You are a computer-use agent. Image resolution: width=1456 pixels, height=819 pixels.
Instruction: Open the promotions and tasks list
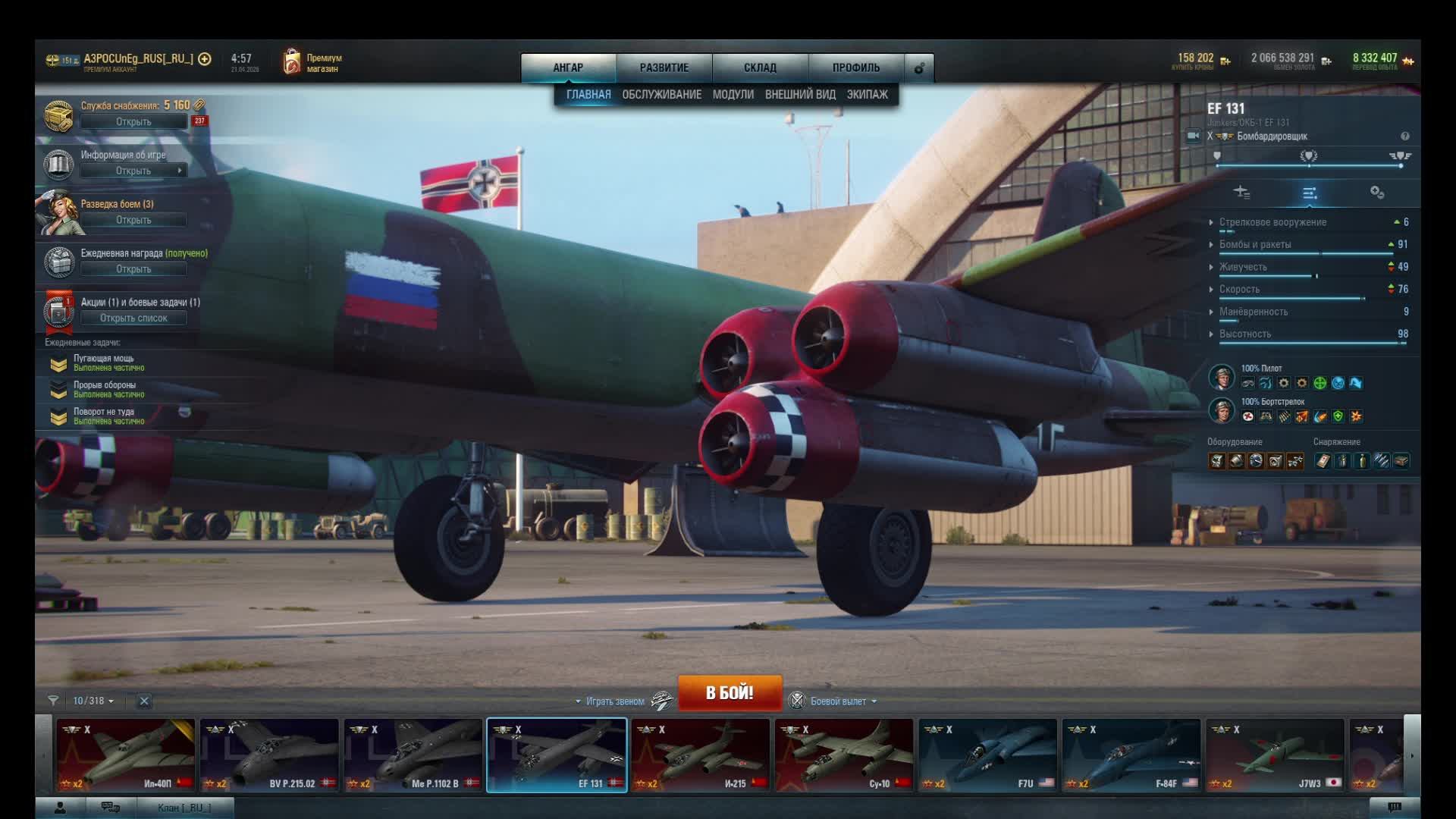coord(133,318)
